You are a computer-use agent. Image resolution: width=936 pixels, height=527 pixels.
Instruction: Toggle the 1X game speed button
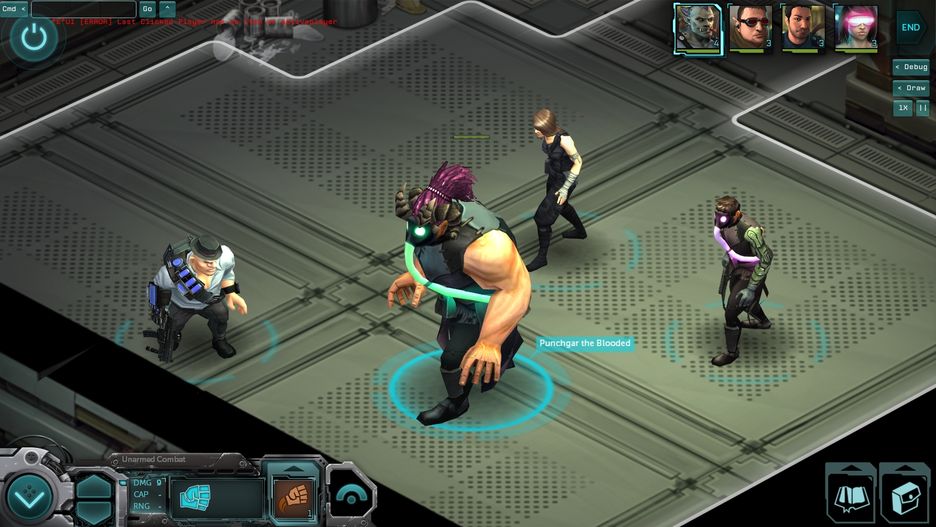(x=903, y=108)
